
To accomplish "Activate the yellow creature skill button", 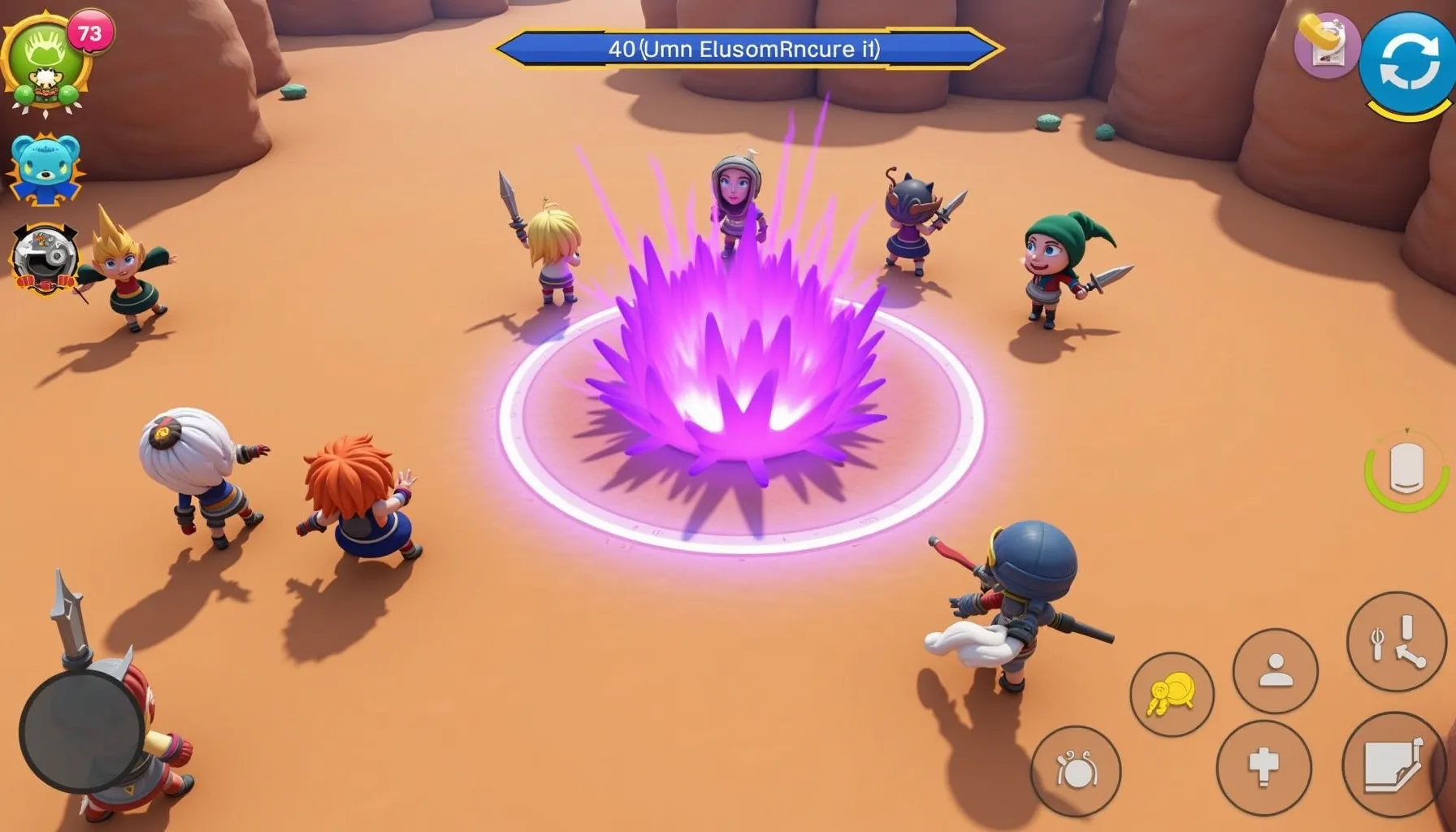I will (1171, 695).
